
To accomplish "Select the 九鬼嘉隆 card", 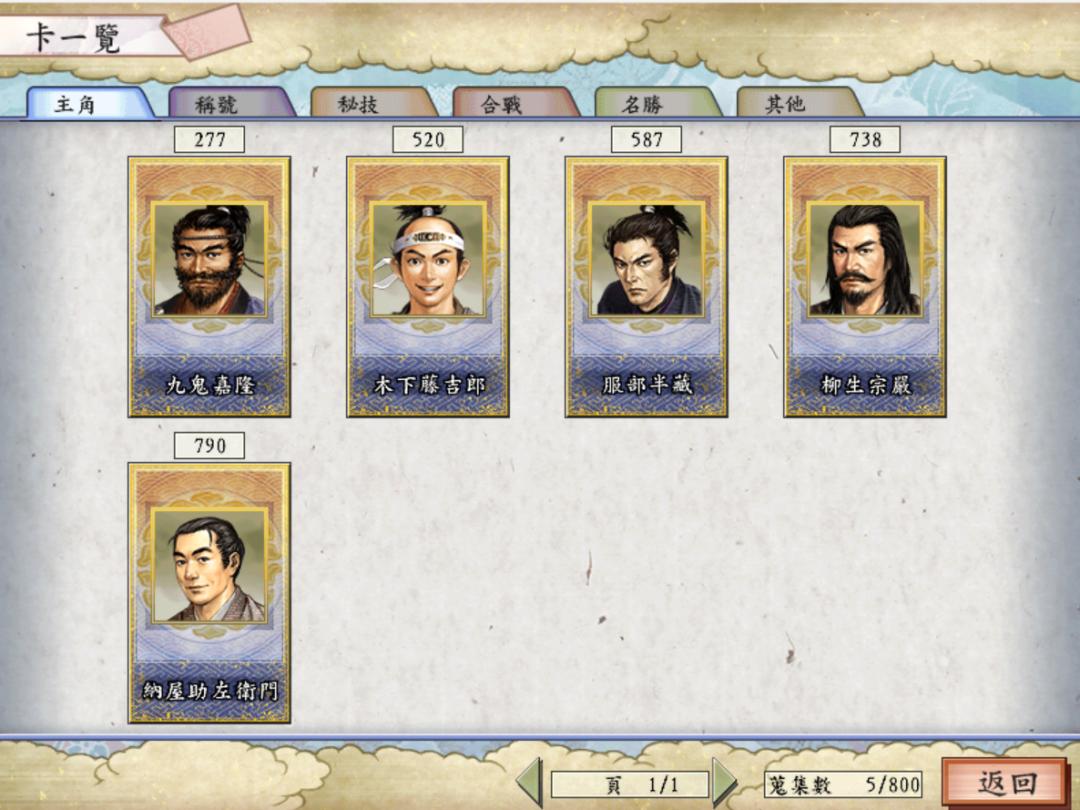I will pos(209,286).
